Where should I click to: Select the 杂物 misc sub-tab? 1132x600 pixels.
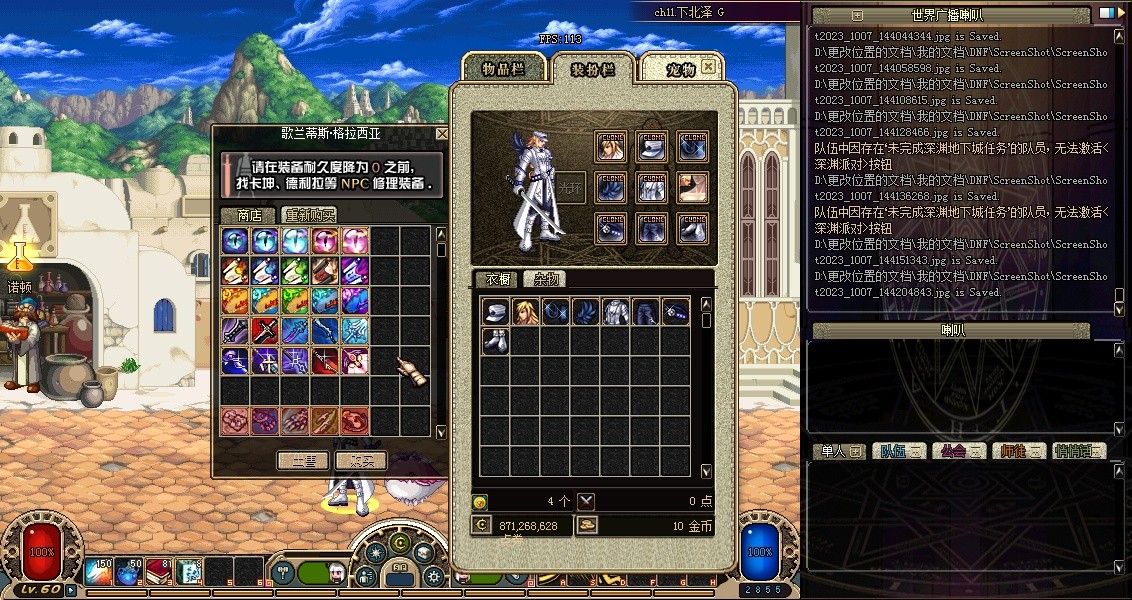548,279
